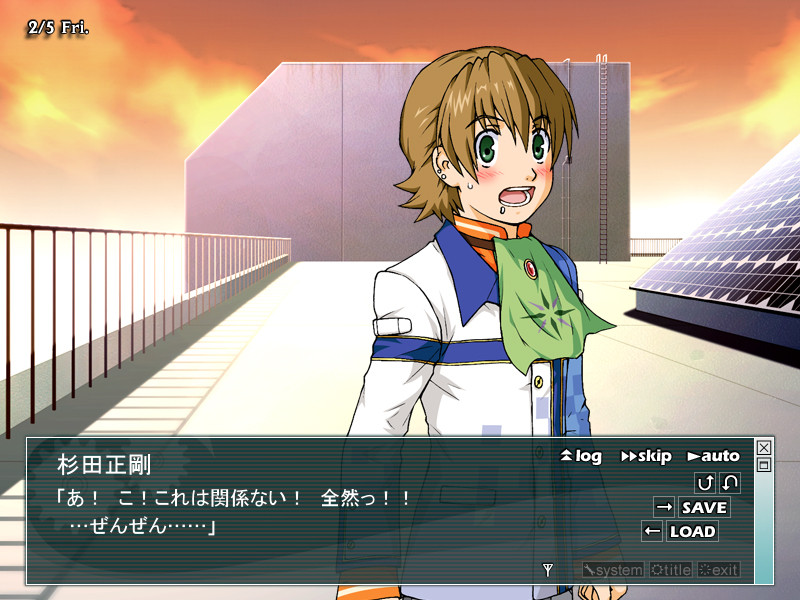Click the downward curved arrow icon
Image resolution: width=800 pixels, height=600 pixels.
pyautogui.click(x=730, y=483)
